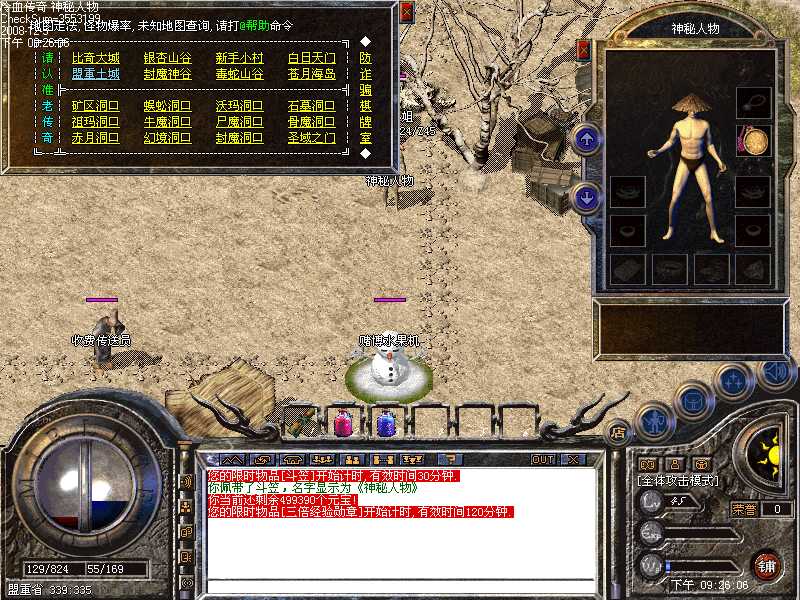Open the round 铺 shop button
This screenshot has width=800, height=600.
pyautogui.click(x=766, y=565)
